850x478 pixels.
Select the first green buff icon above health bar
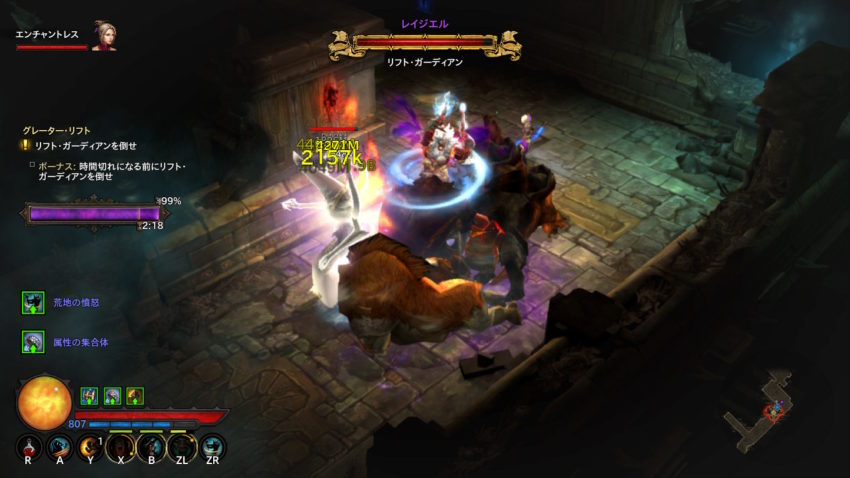89,396
